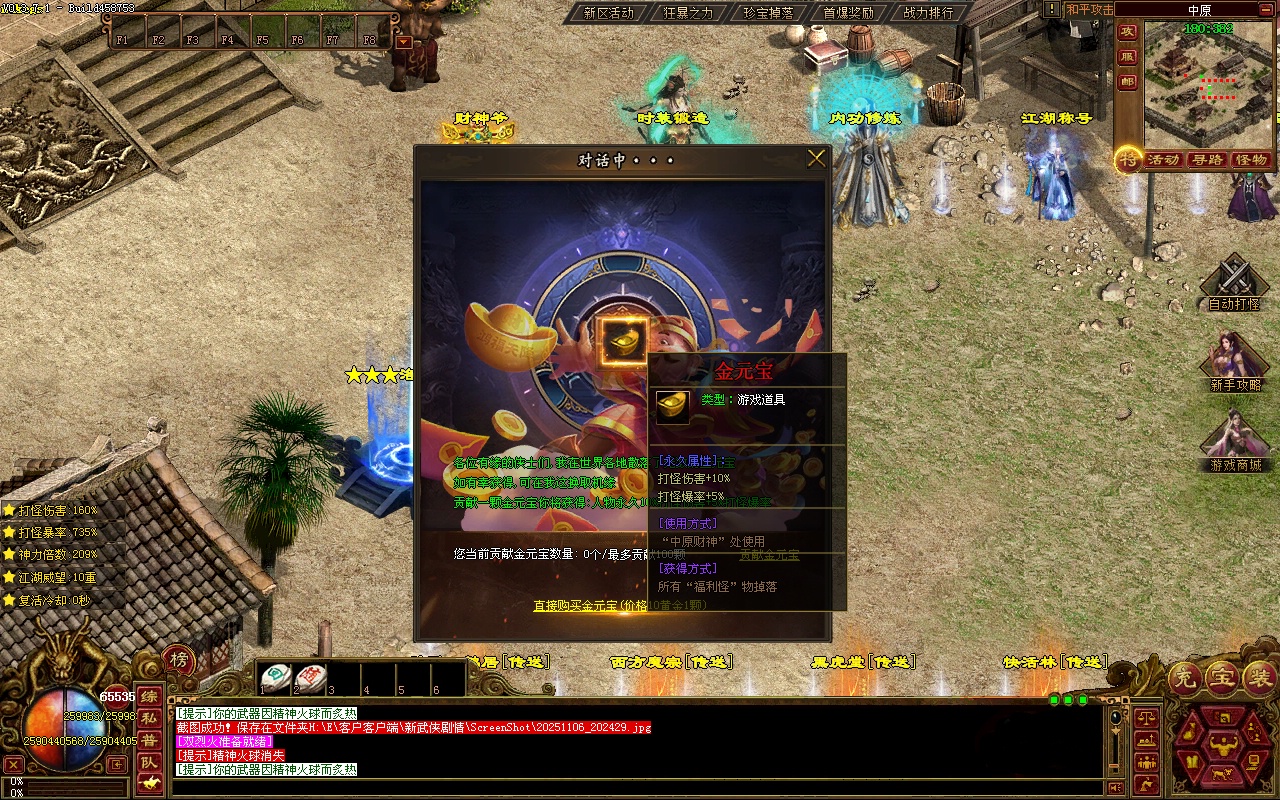Toggle 自动打怪 auto-fight
The image size is (1280, 800).
click(1234, 283)
